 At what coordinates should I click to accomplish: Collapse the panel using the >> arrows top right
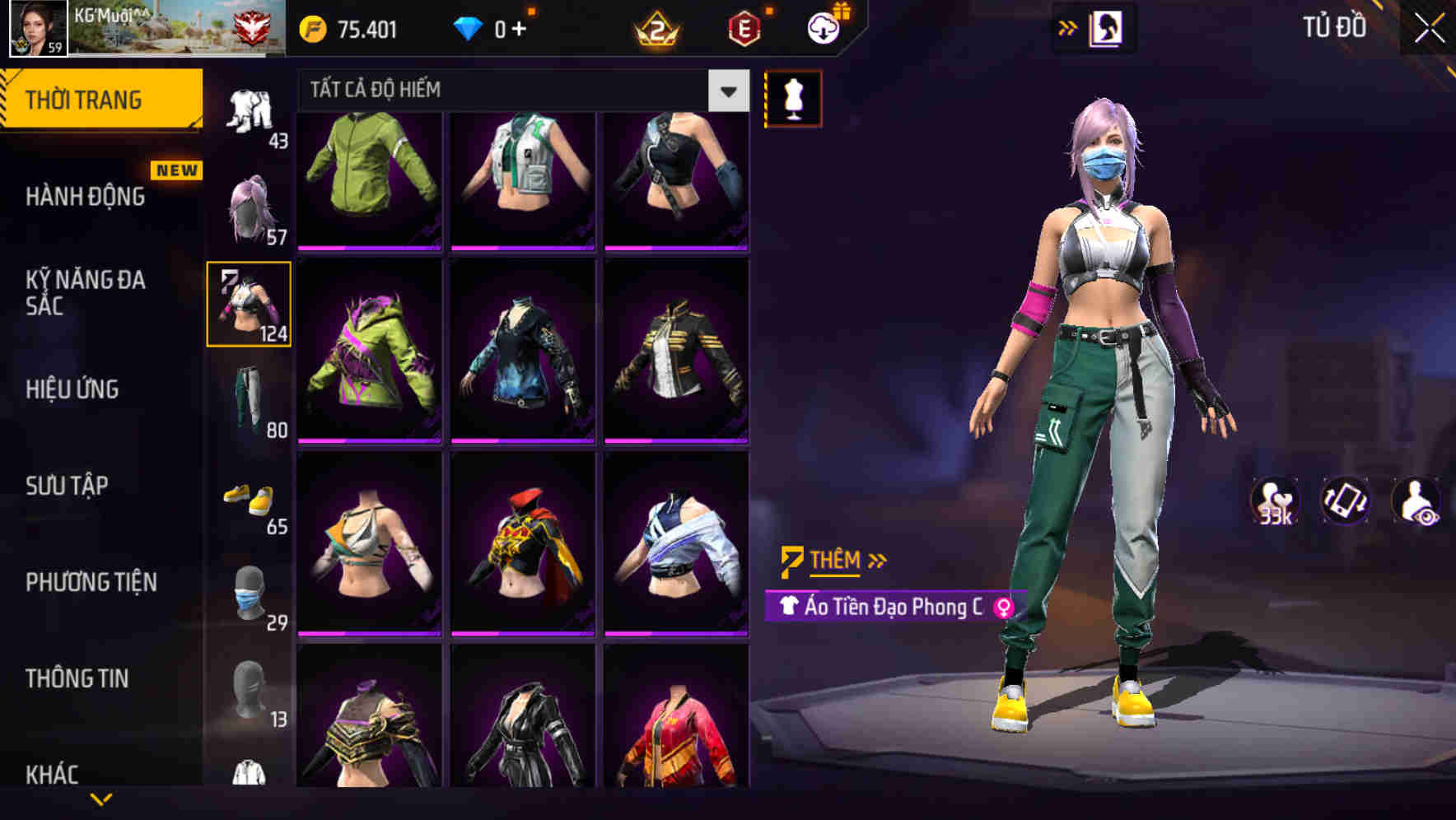click(1068, 27)
